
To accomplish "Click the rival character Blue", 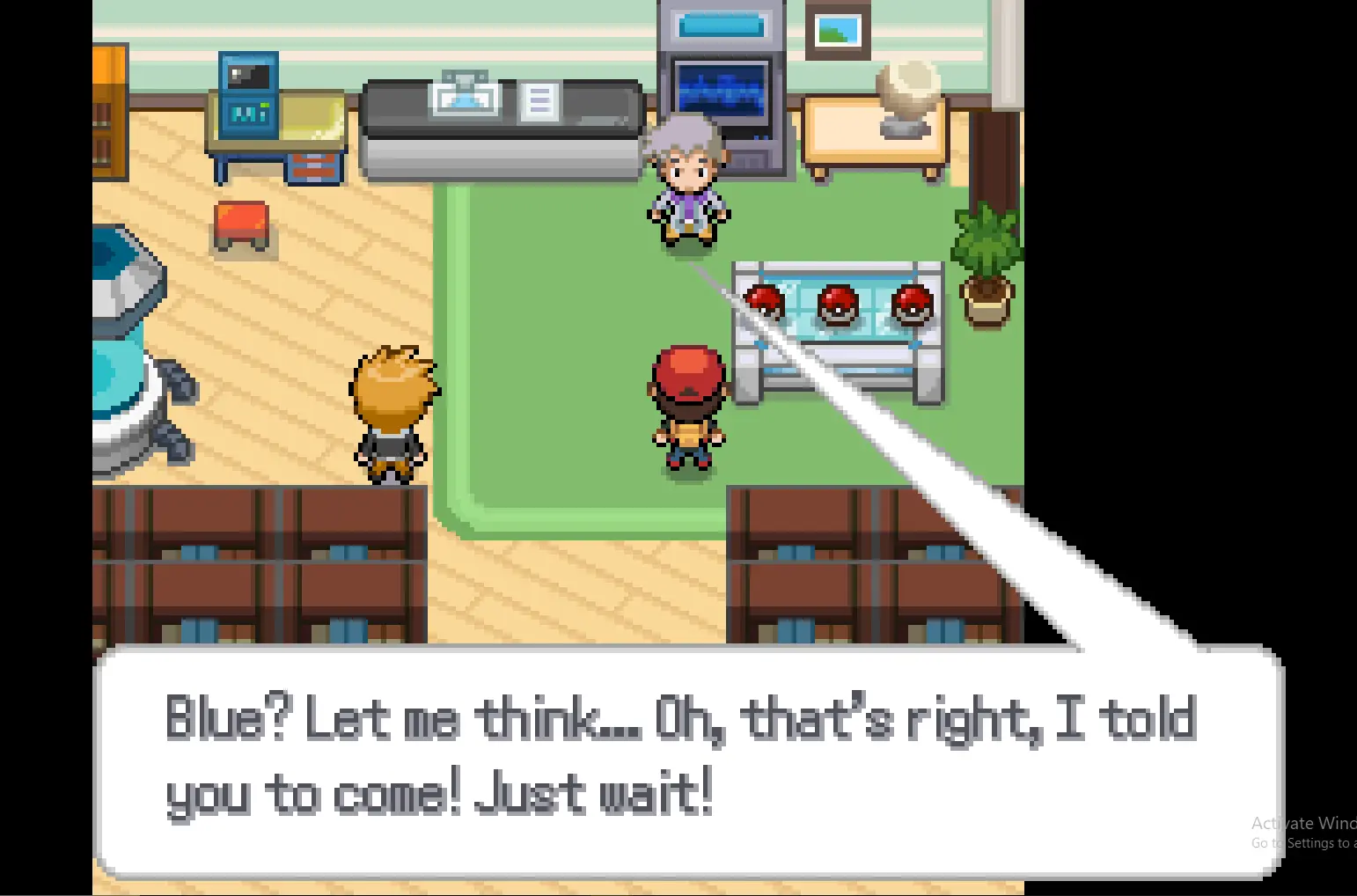I will point(393,414).
